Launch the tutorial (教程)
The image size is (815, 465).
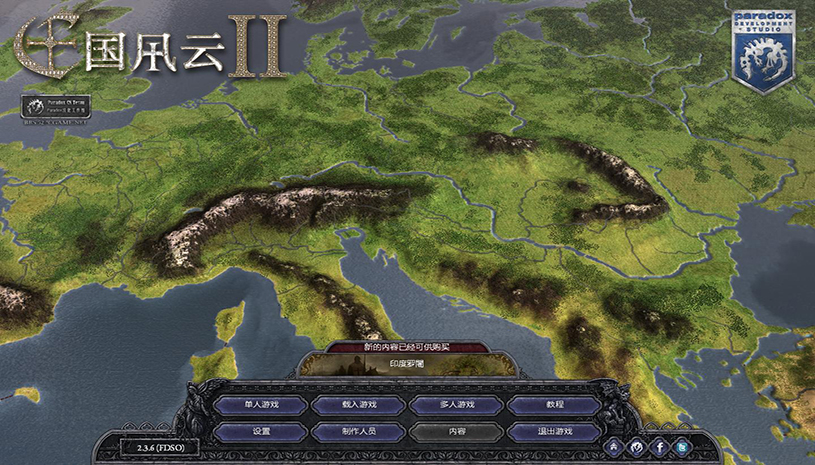pos(555,405)
